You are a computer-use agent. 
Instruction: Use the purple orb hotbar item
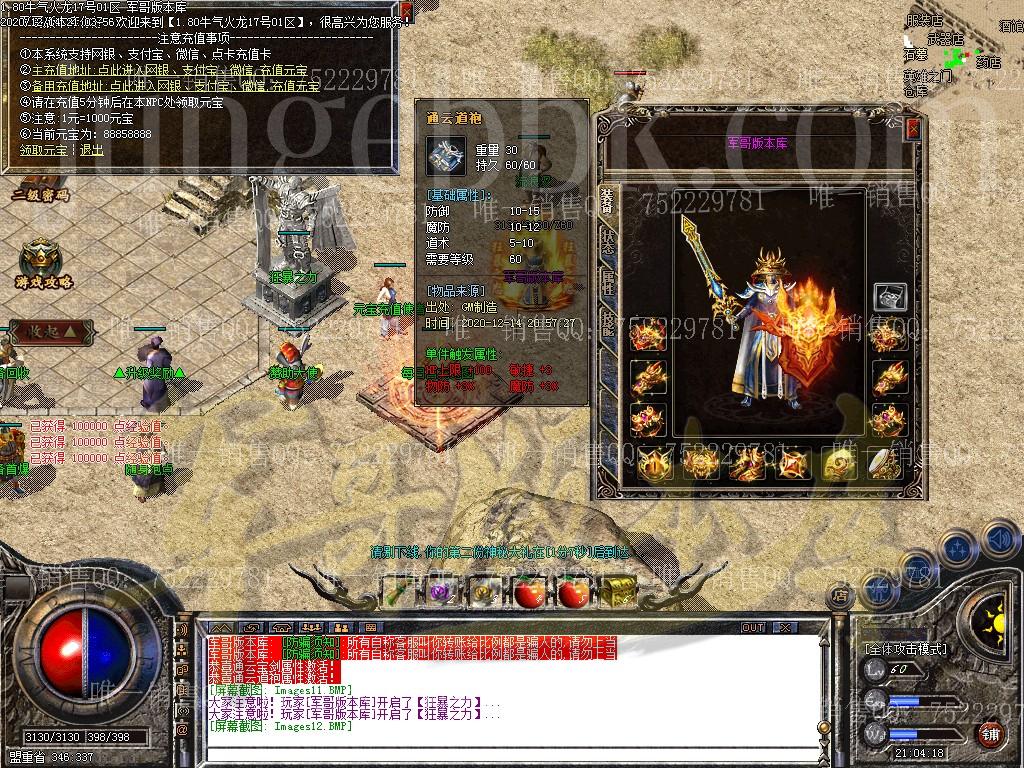439,592
